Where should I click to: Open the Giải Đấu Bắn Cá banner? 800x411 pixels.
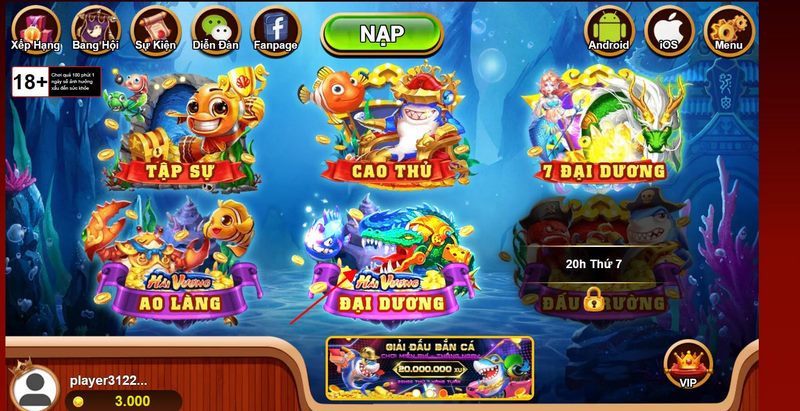[x=429, y=368]
